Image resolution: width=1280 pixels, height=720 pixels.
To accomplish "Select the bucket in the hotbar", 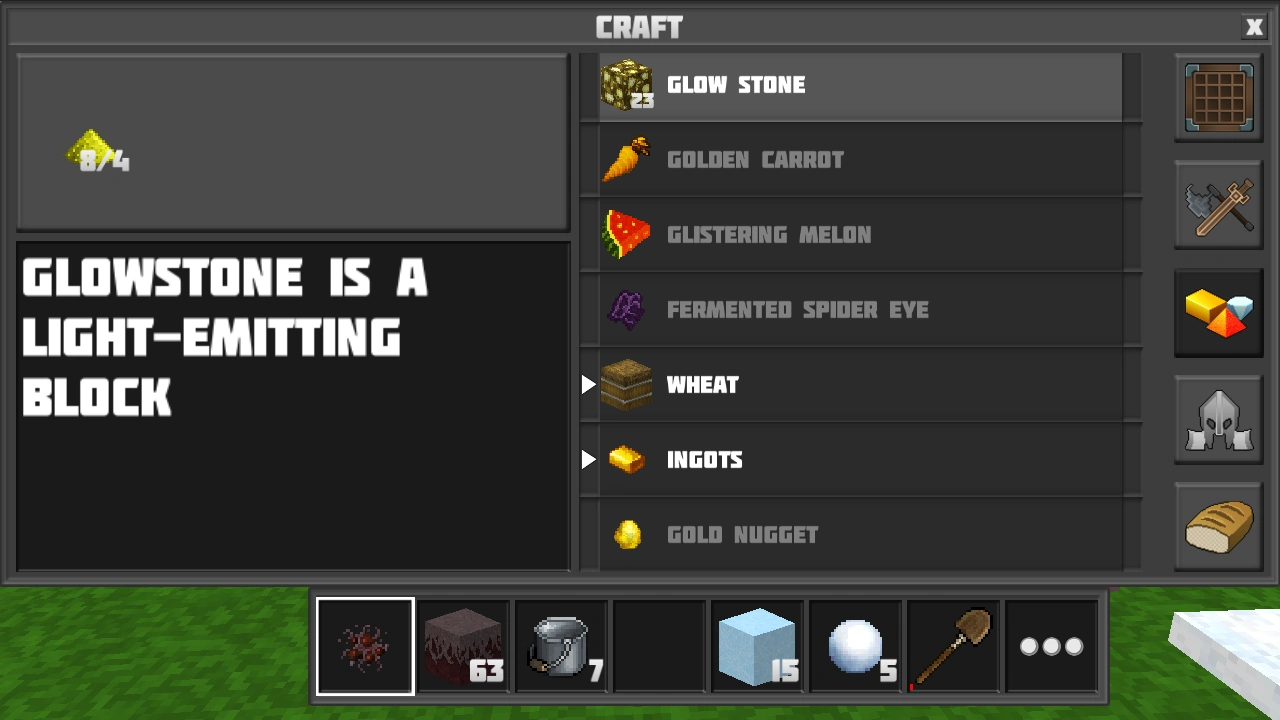I will [561, 645].
